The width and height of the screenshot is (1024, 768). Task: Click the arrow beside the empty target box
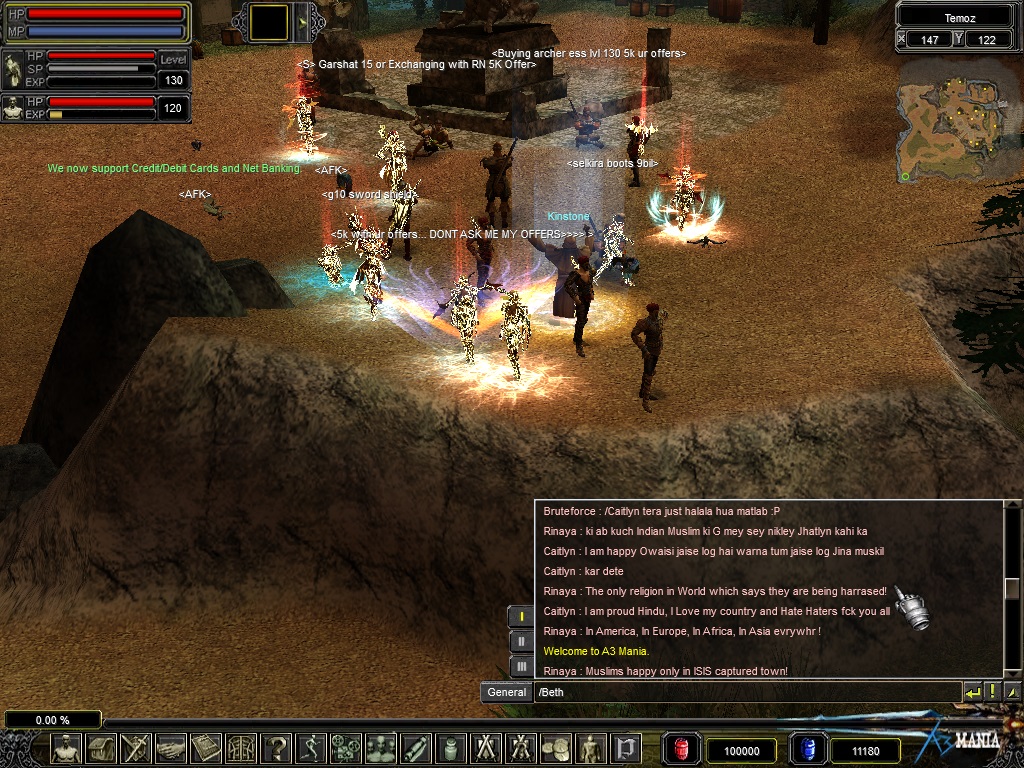[301, 22]
